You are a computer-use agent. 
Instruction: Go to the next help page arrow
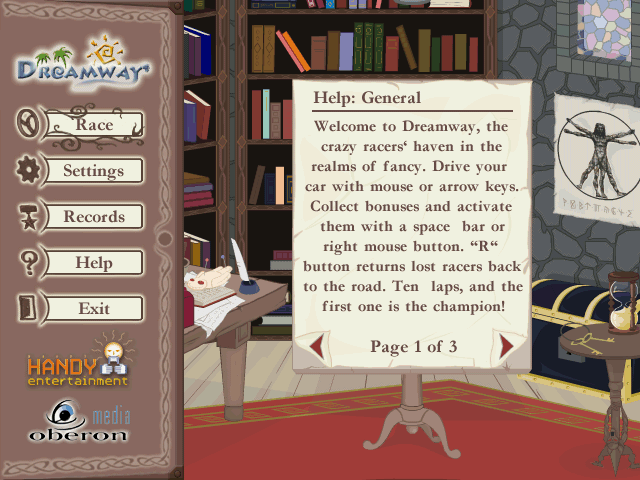pyautogui.click(x=505, y=347)
